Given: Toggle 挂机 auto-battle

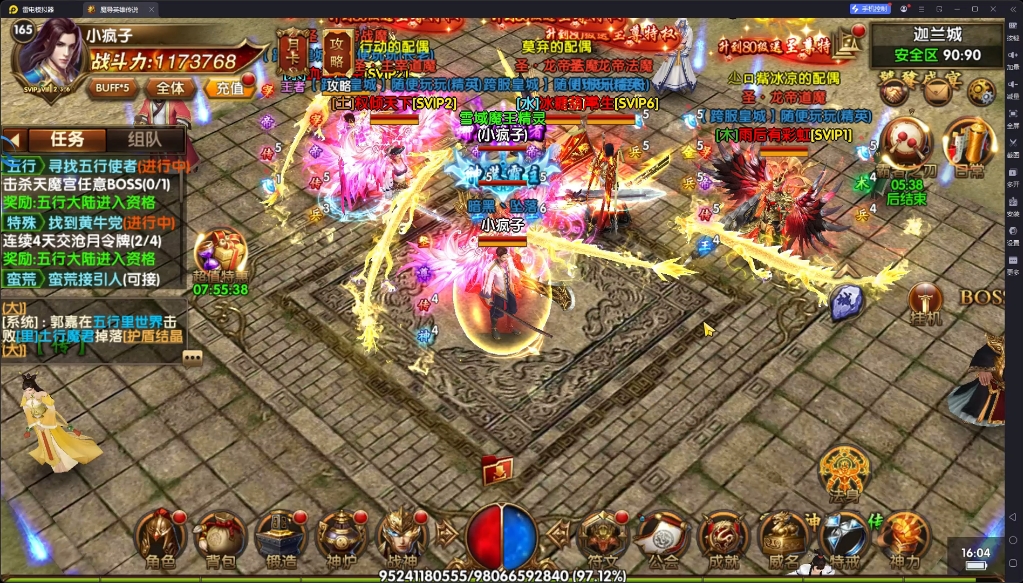Looking at the screenshot, I should [x=926, y=301].
